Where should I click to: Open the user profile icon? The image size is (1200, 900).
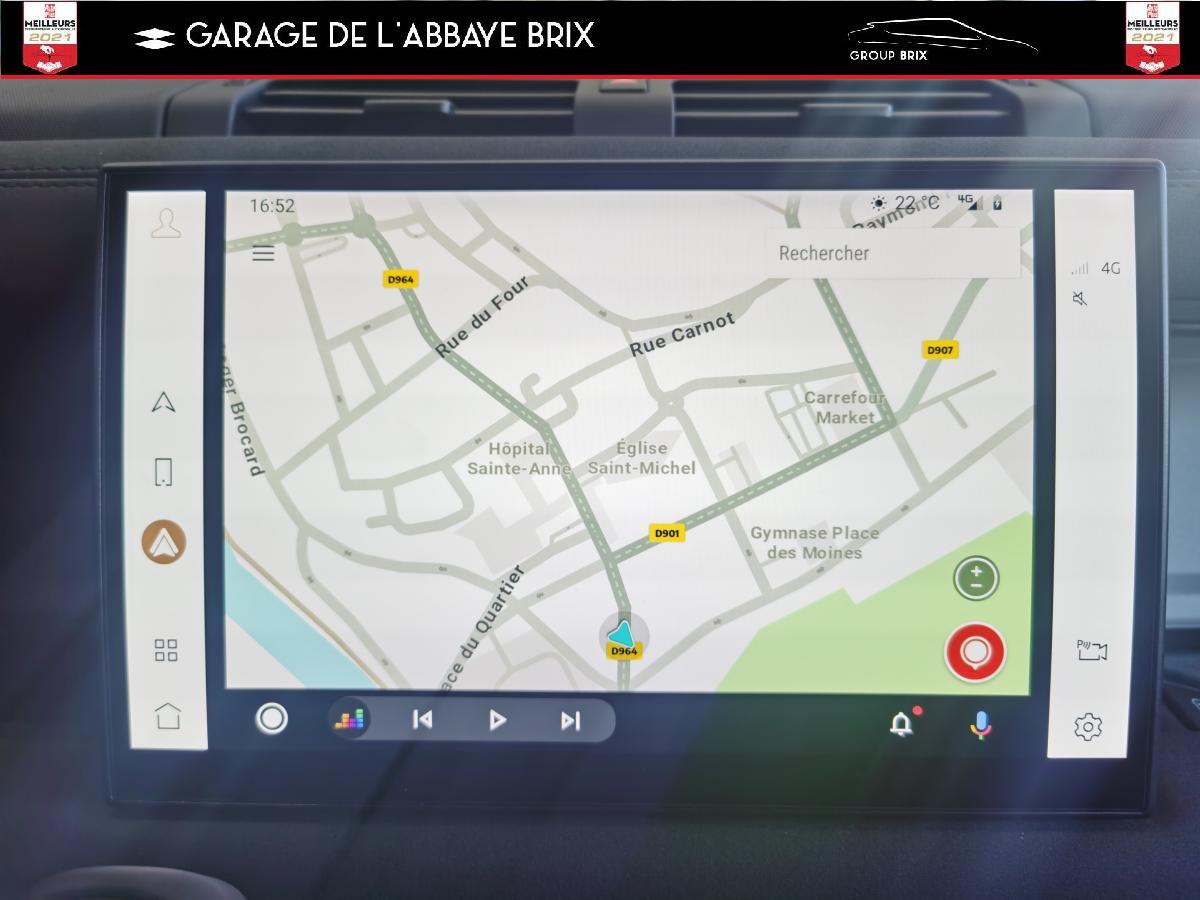click(166, 223)
